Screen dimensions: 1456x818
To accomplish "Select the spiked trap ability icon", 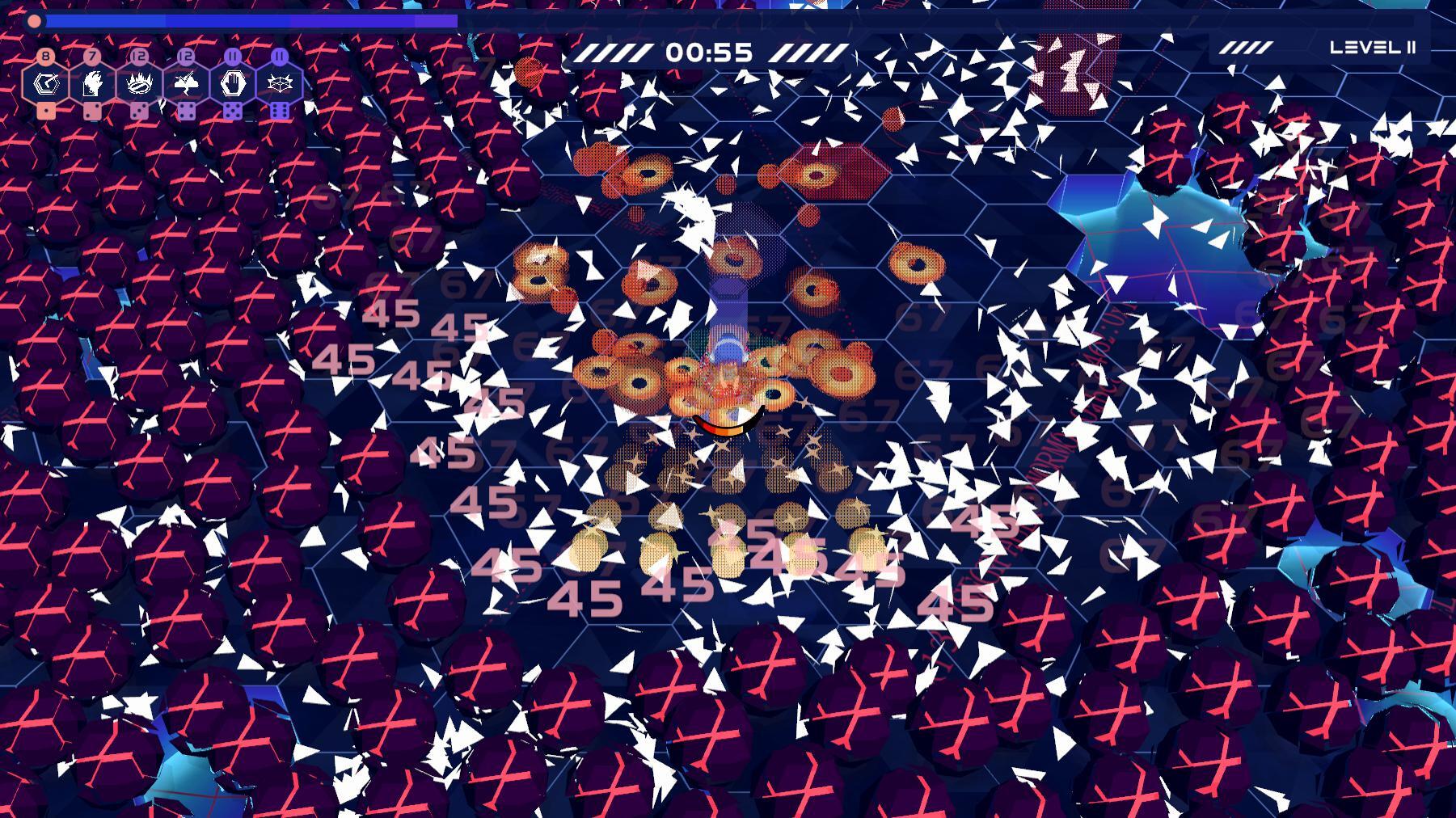I will (278, 83).
